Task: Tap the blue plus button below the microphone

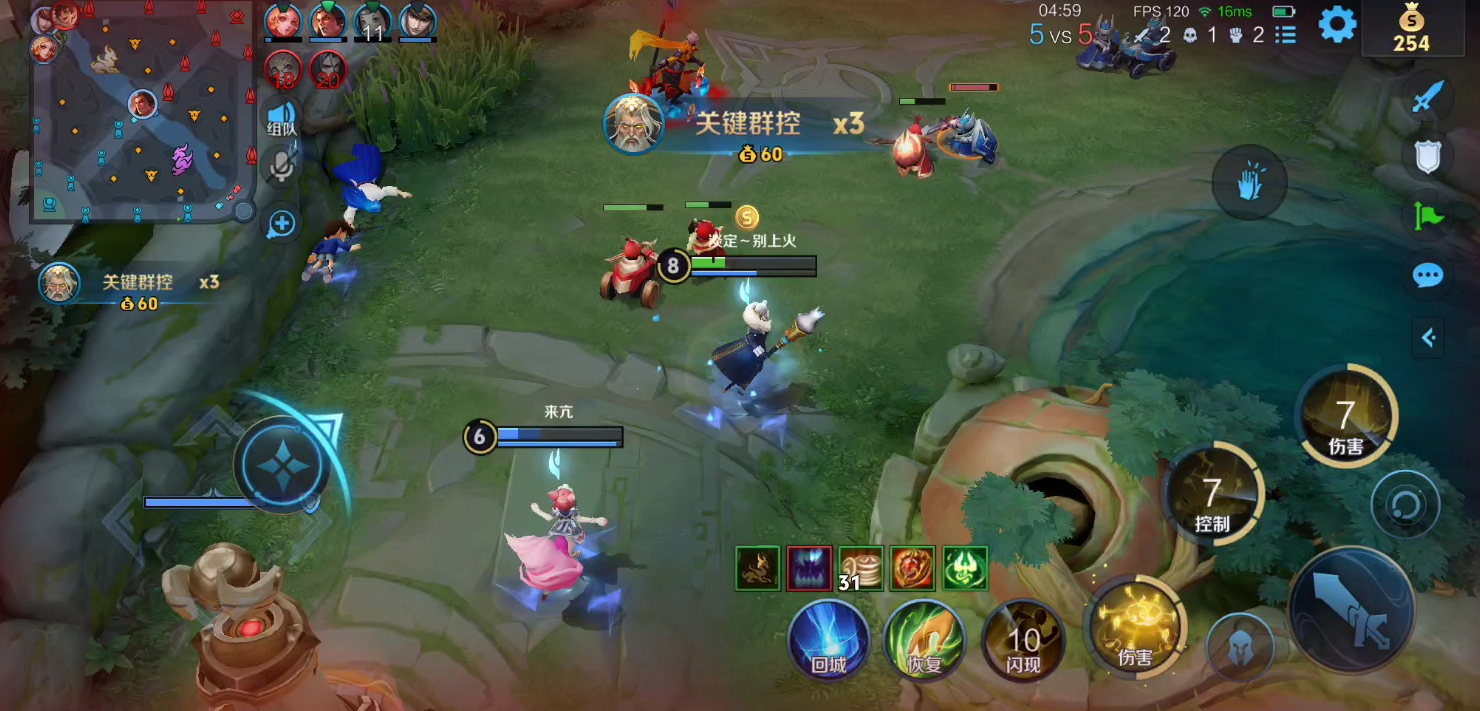Action: [x=282, y=224]
